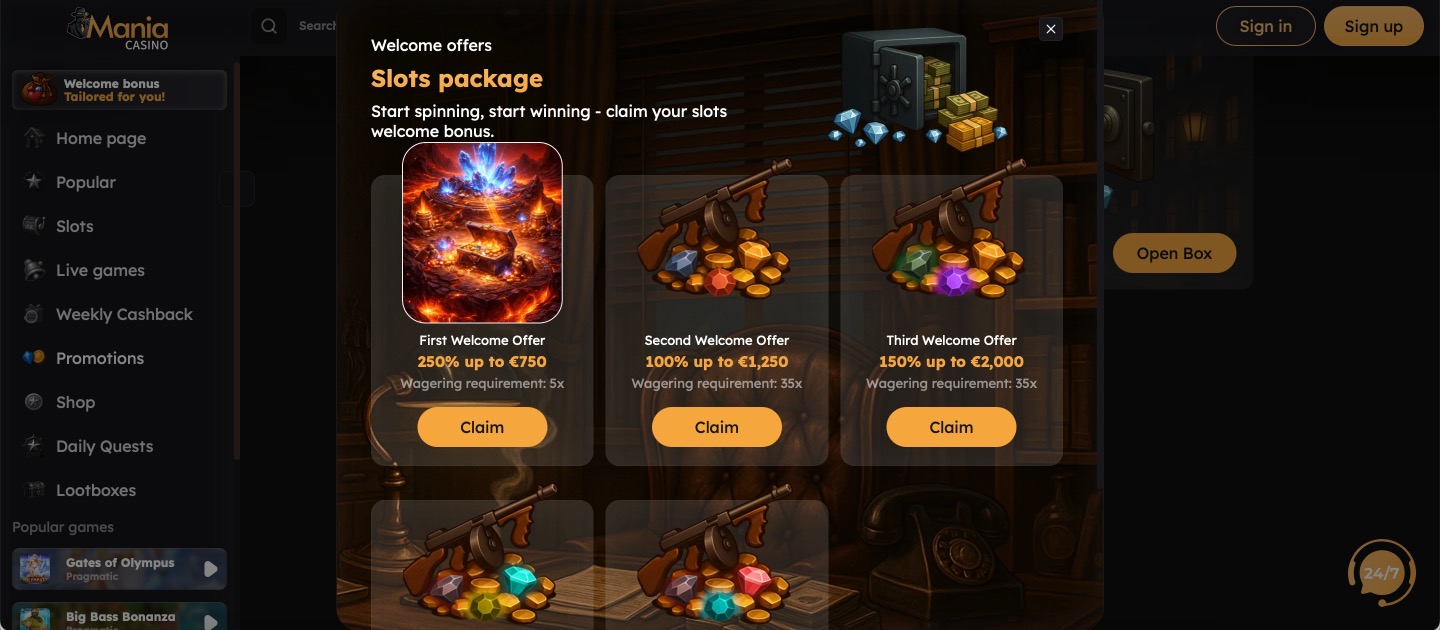Open Daily Quests

click(x=104, y=447)
